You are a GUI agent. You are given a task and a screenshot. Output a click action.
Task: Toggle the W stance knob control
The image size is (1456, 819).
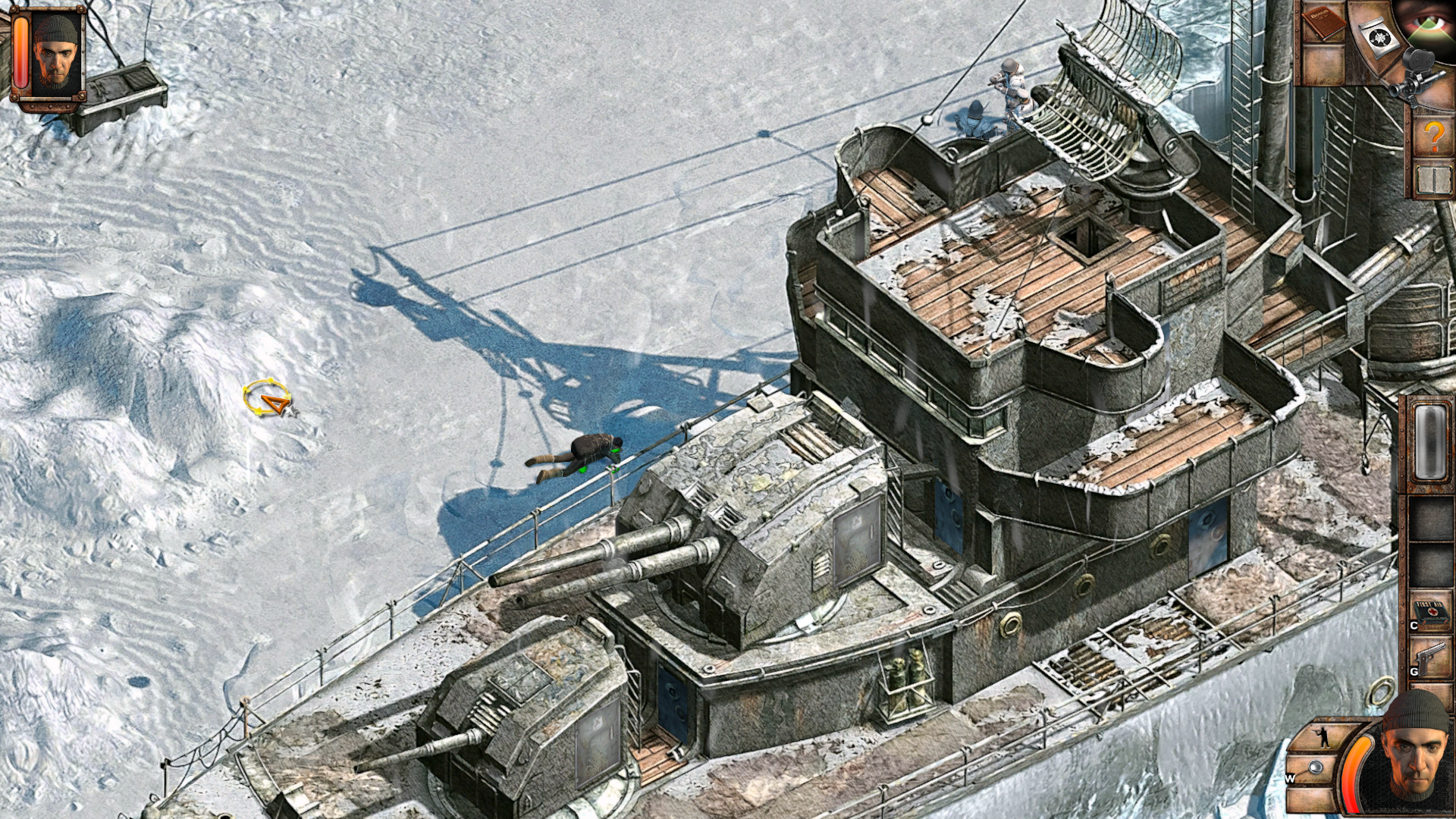1315,767
